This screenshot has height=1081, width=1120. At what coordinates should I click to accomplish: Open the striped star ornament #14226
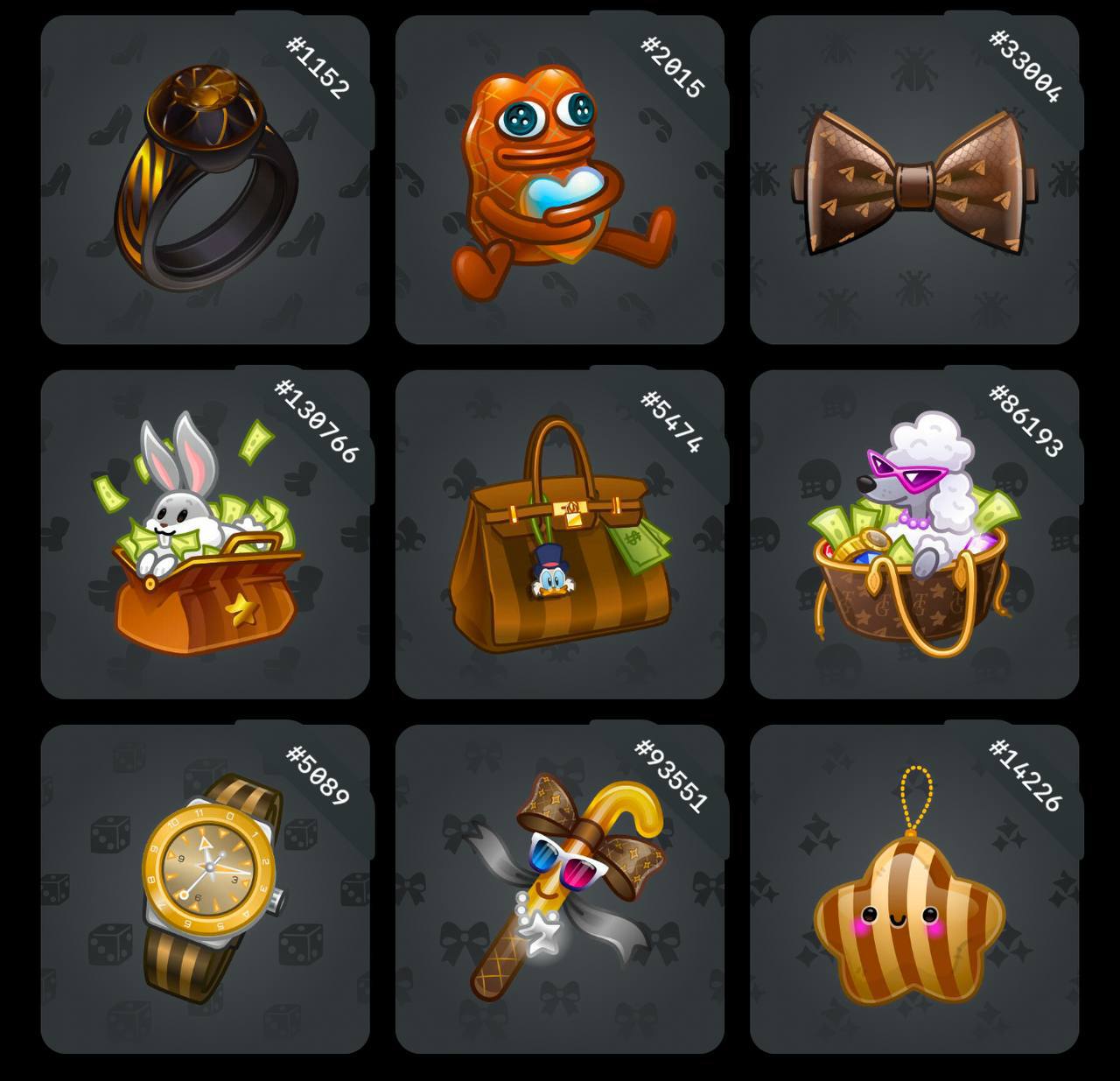pos(913,888)
